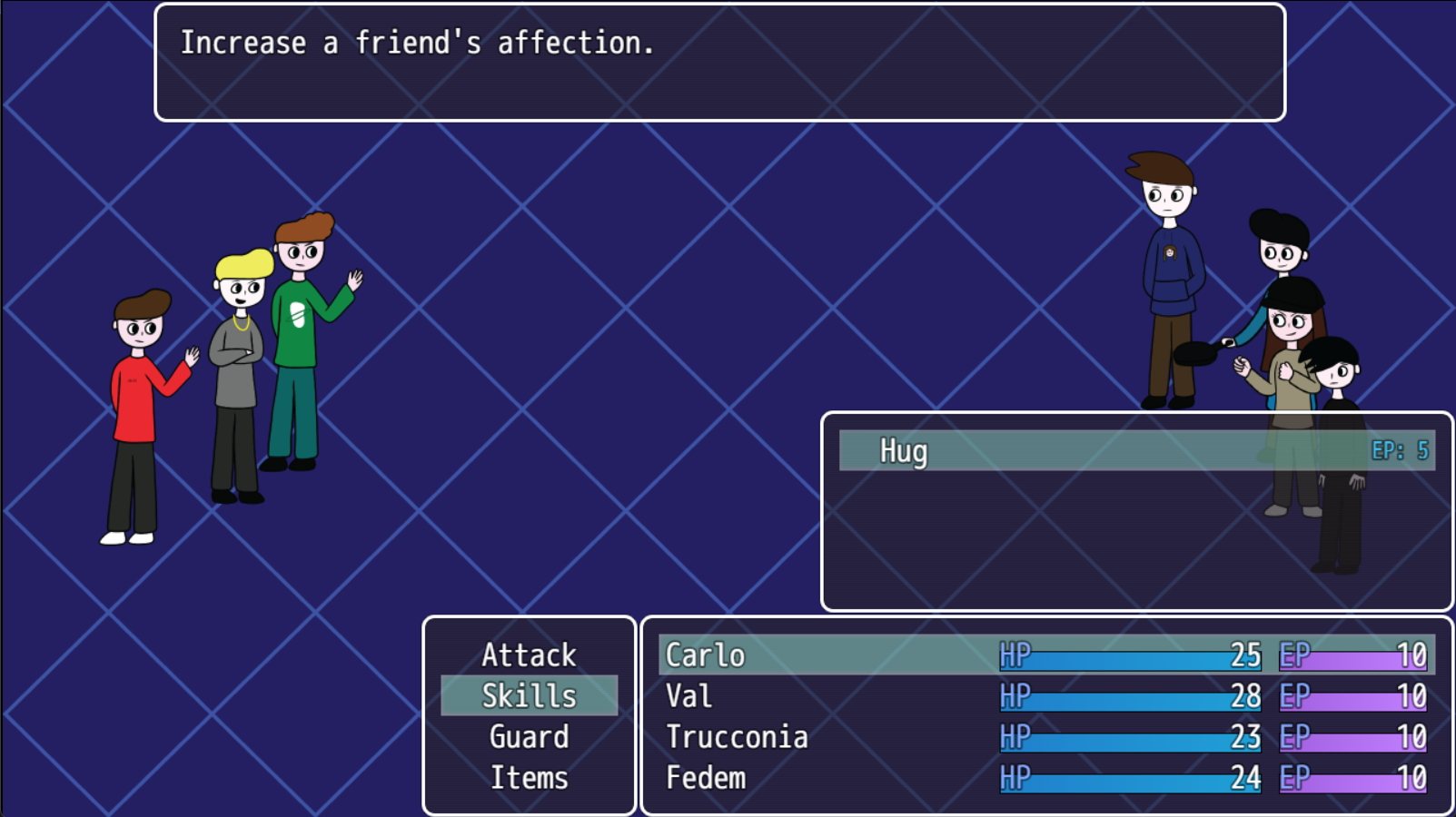Viewport: 1456px width, 817px height.
Task: Open the Items command
Action: coord(530,777)
